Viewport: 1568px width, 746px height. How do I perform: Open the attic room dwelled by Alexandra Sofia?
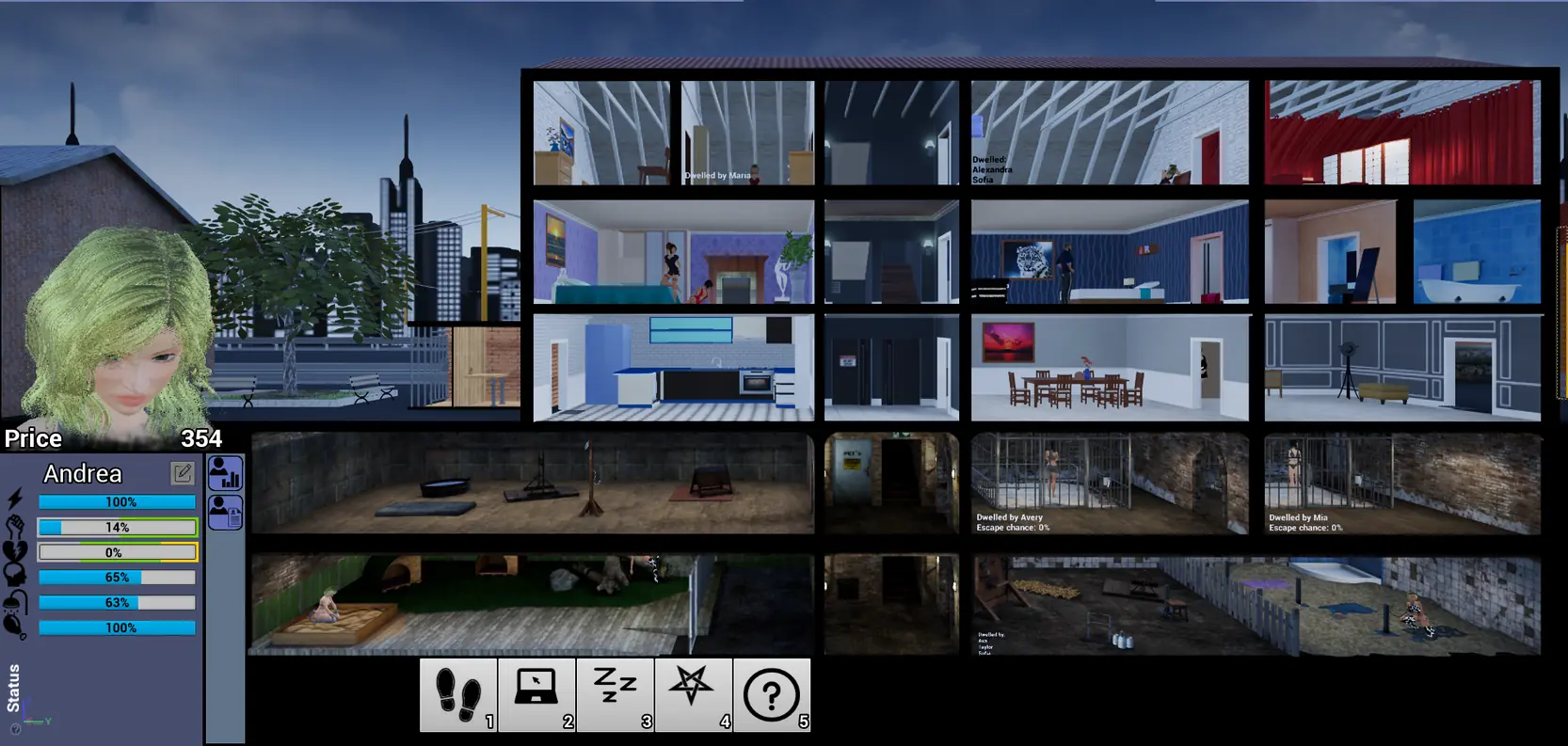click(x=1110, y=132)
